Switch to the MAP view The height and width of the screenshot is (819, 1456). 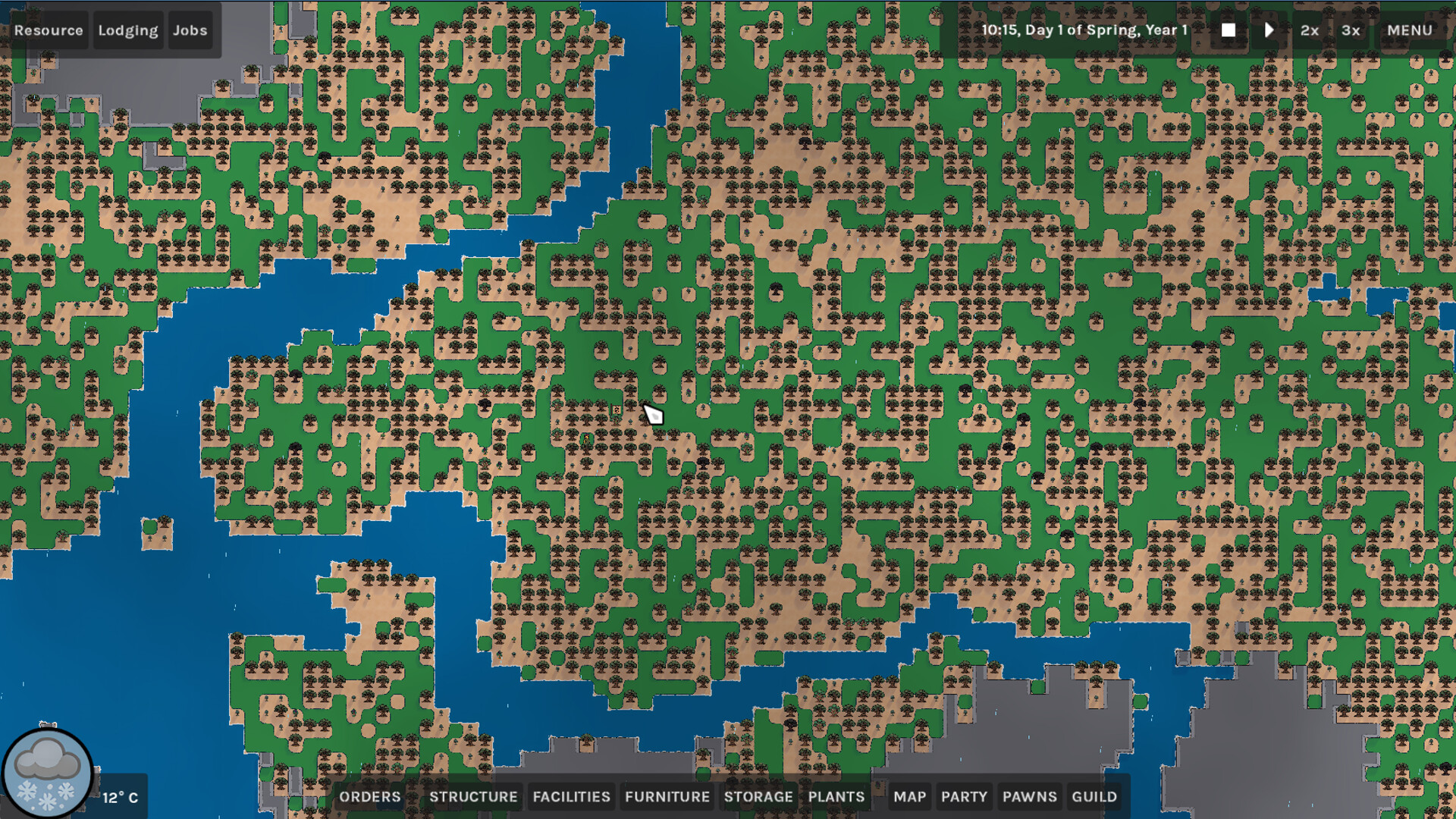pyautogui.click(x=908, y=797)
